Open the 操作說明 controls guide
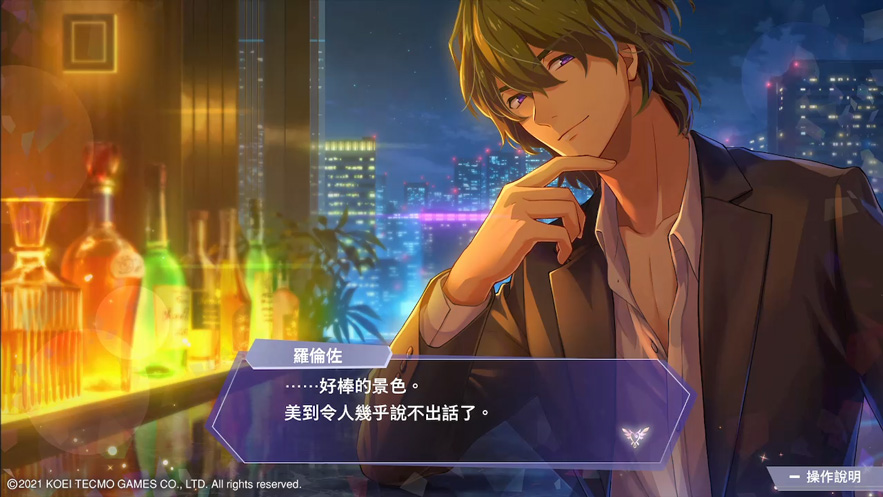The width and height of the screenshot is (883, 497). coord(825,478)
